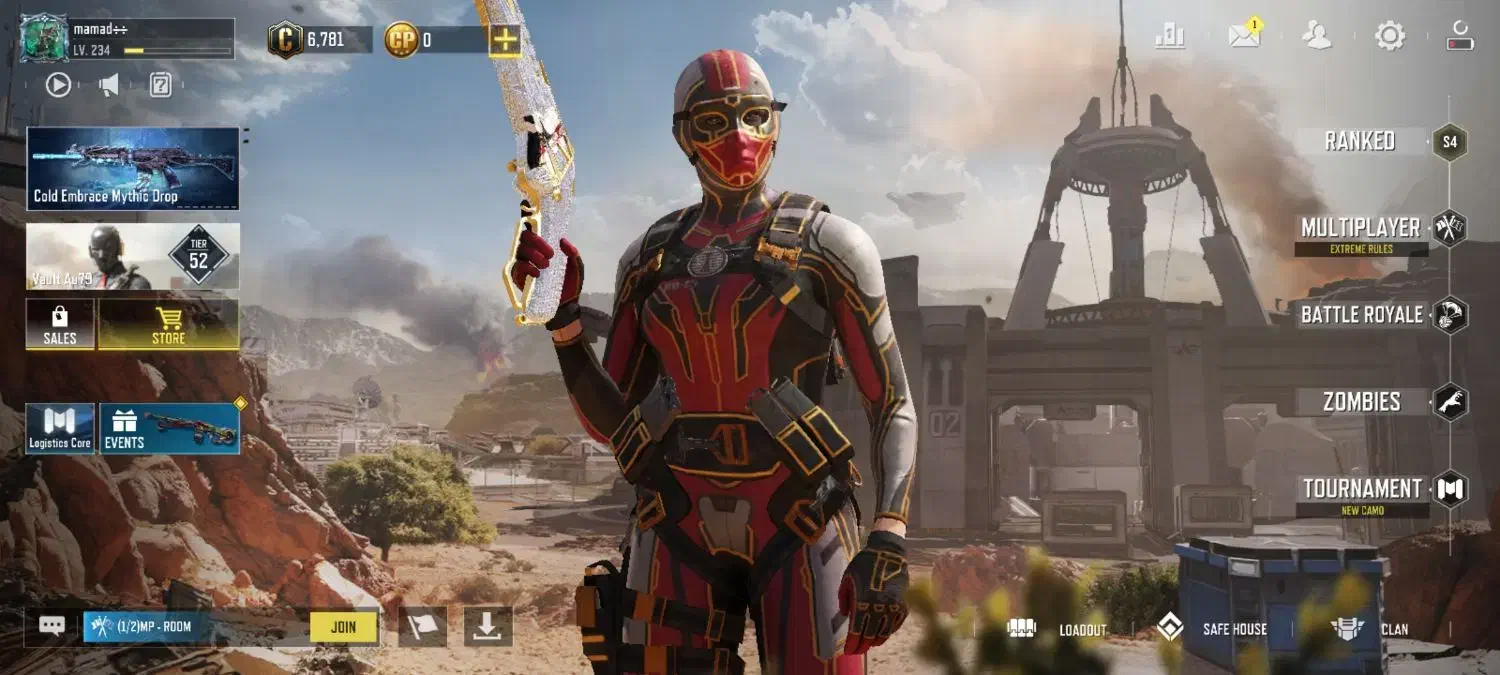This screenshot has width=1500, height=675.
Task: Open the Store
Action: (168, 325)
